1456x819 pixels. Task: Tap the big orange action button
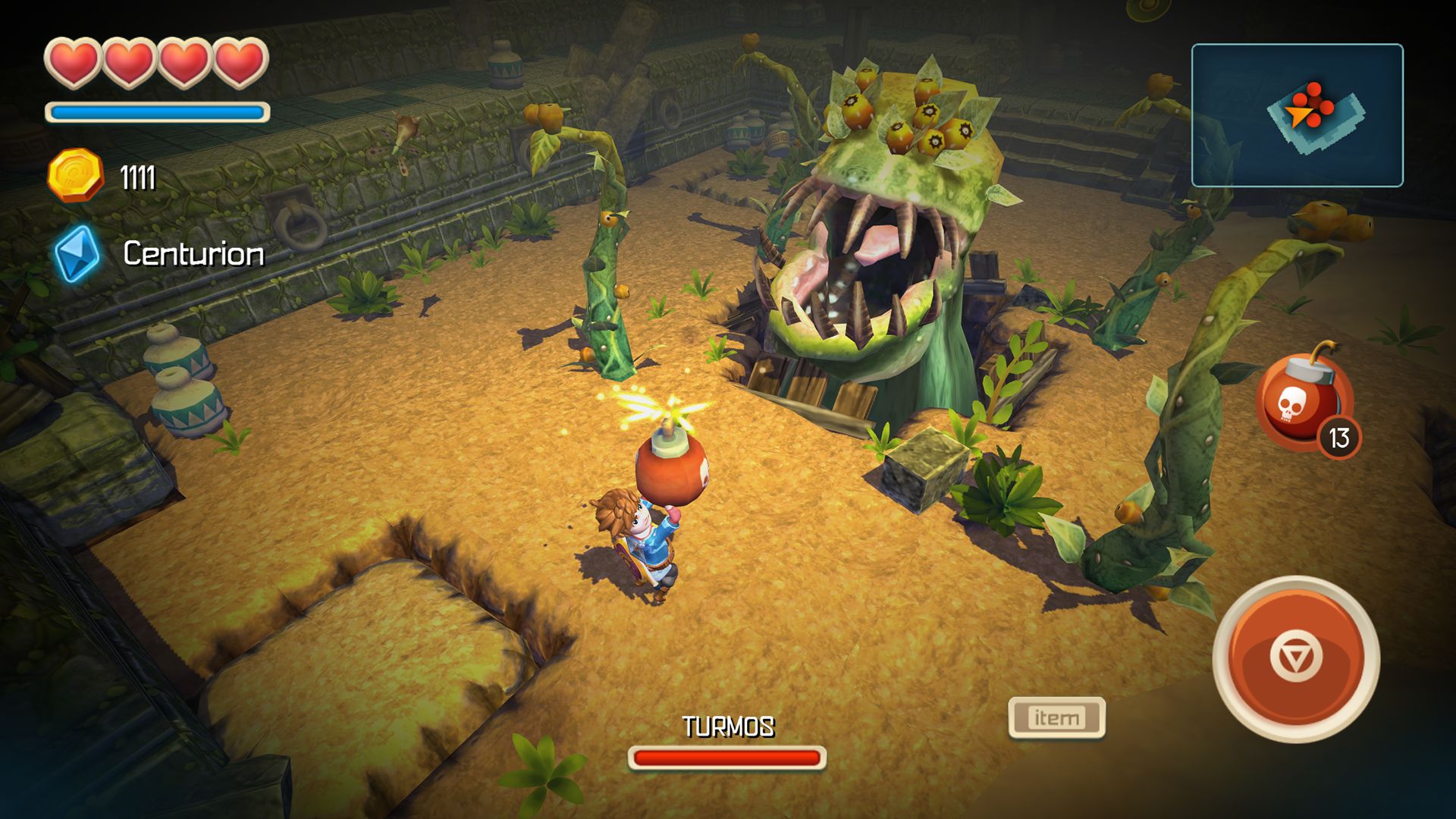coord(1296,658)
